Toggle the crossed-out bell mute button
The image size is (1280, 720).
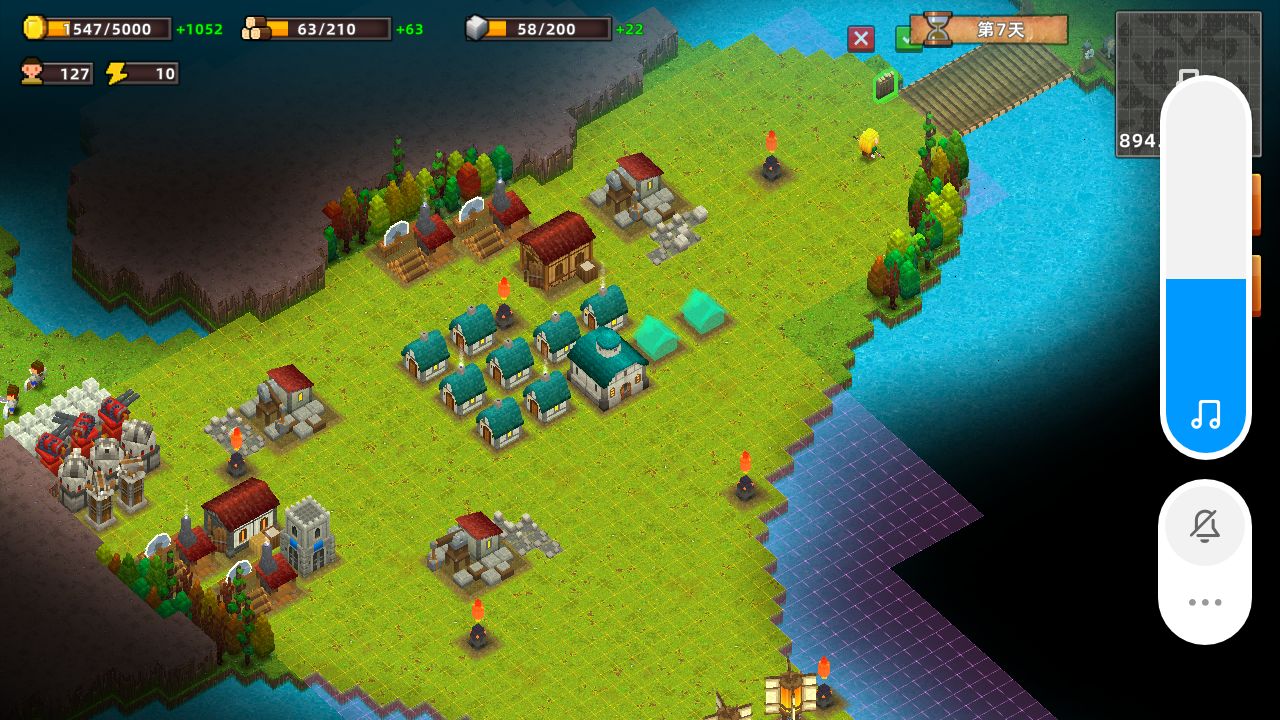(1205, 526)
